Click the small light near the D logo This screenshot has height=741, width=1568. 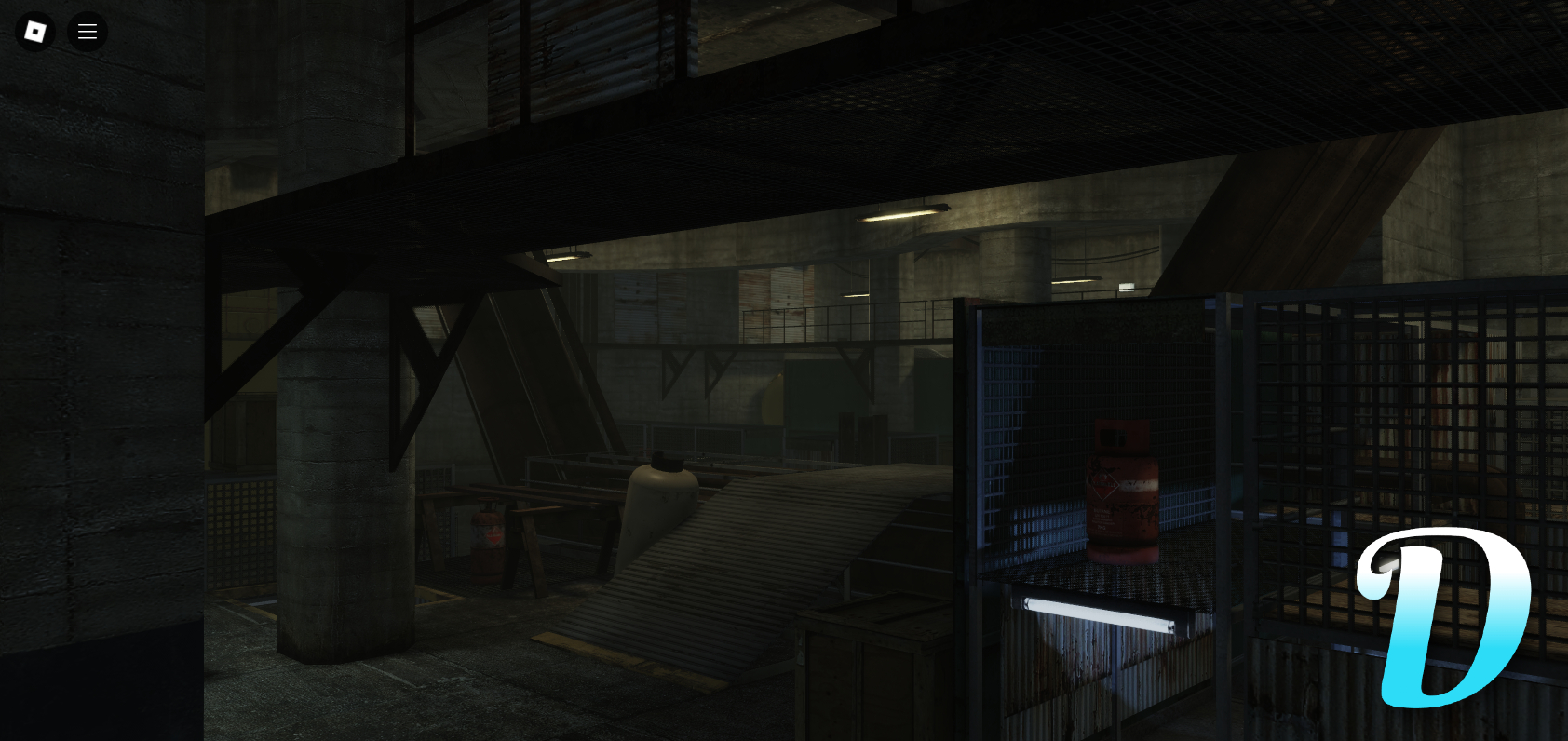[1386, 561]
